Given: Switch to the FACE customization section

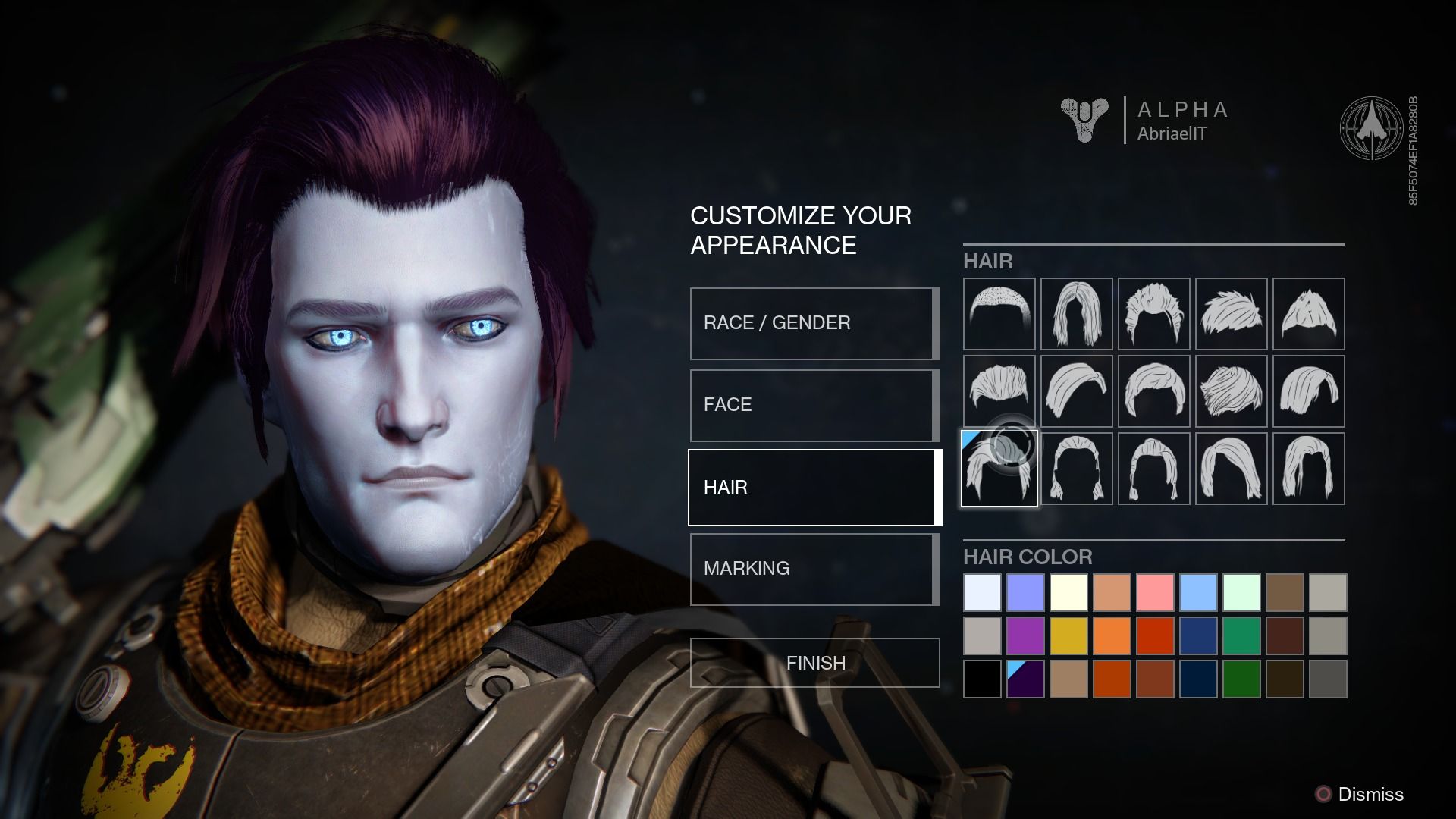Looking at the screenshot, I should pyautogui.click(x=813, y=404).
